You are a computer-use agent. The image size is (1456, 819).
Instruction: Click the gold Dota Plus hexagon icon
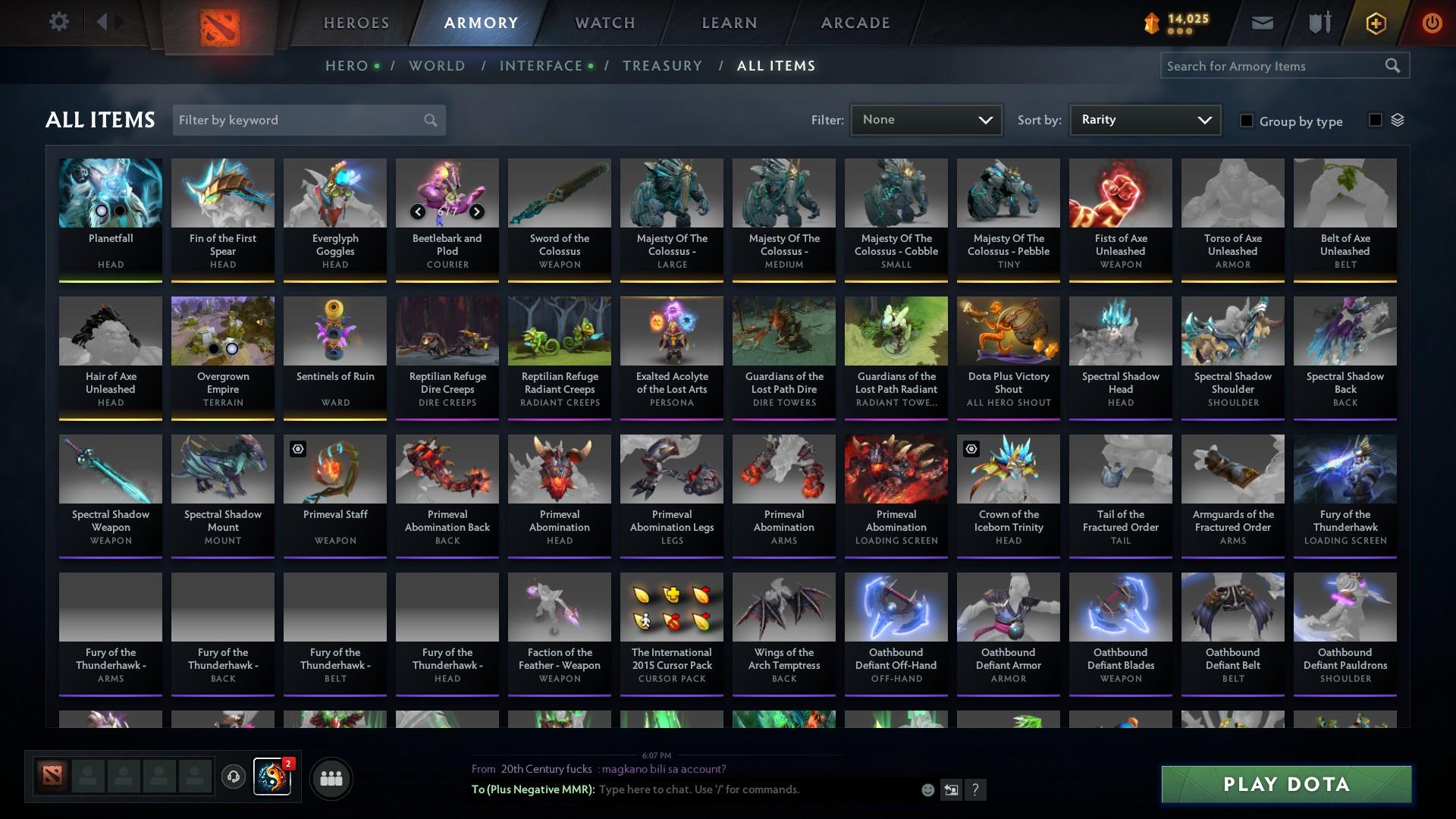(x=1375, y=23)
